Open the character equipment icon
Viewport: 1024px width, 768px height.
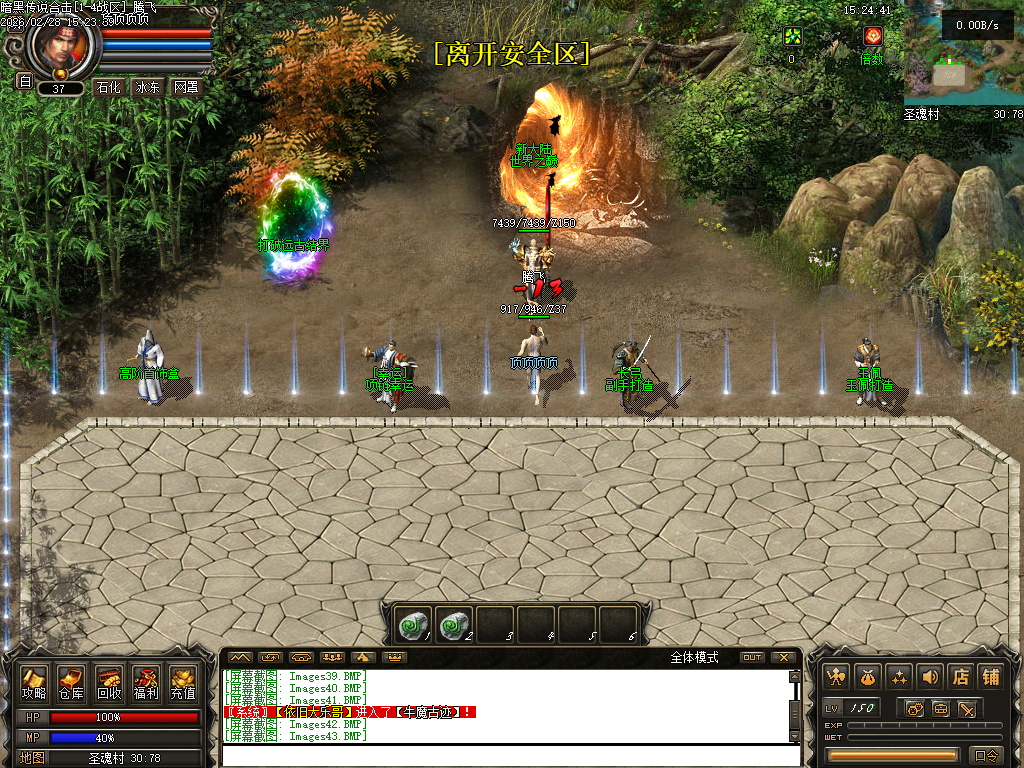[x=835, y=677]
